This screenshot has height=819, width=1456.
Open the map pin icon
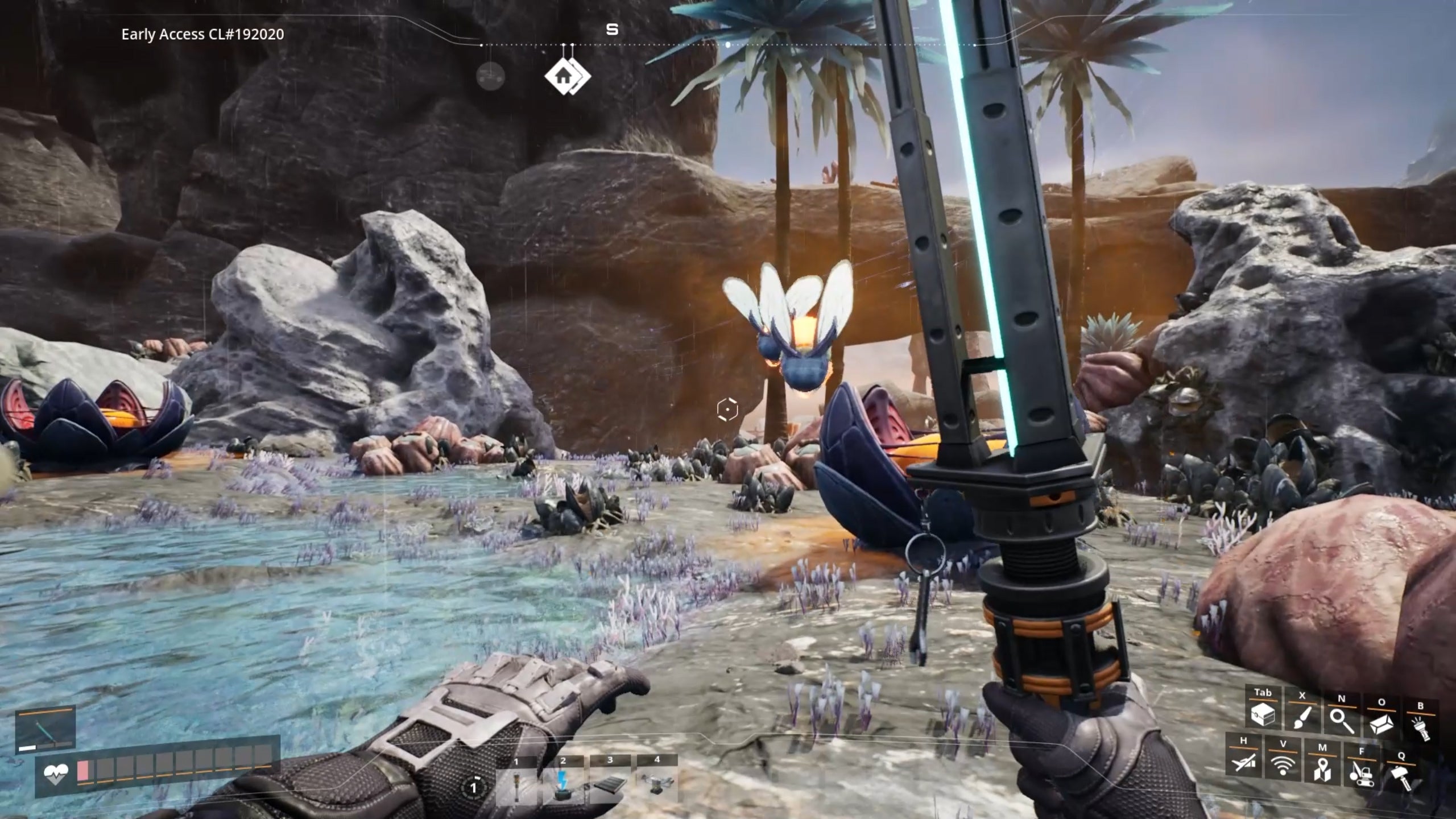(1322, 769)
